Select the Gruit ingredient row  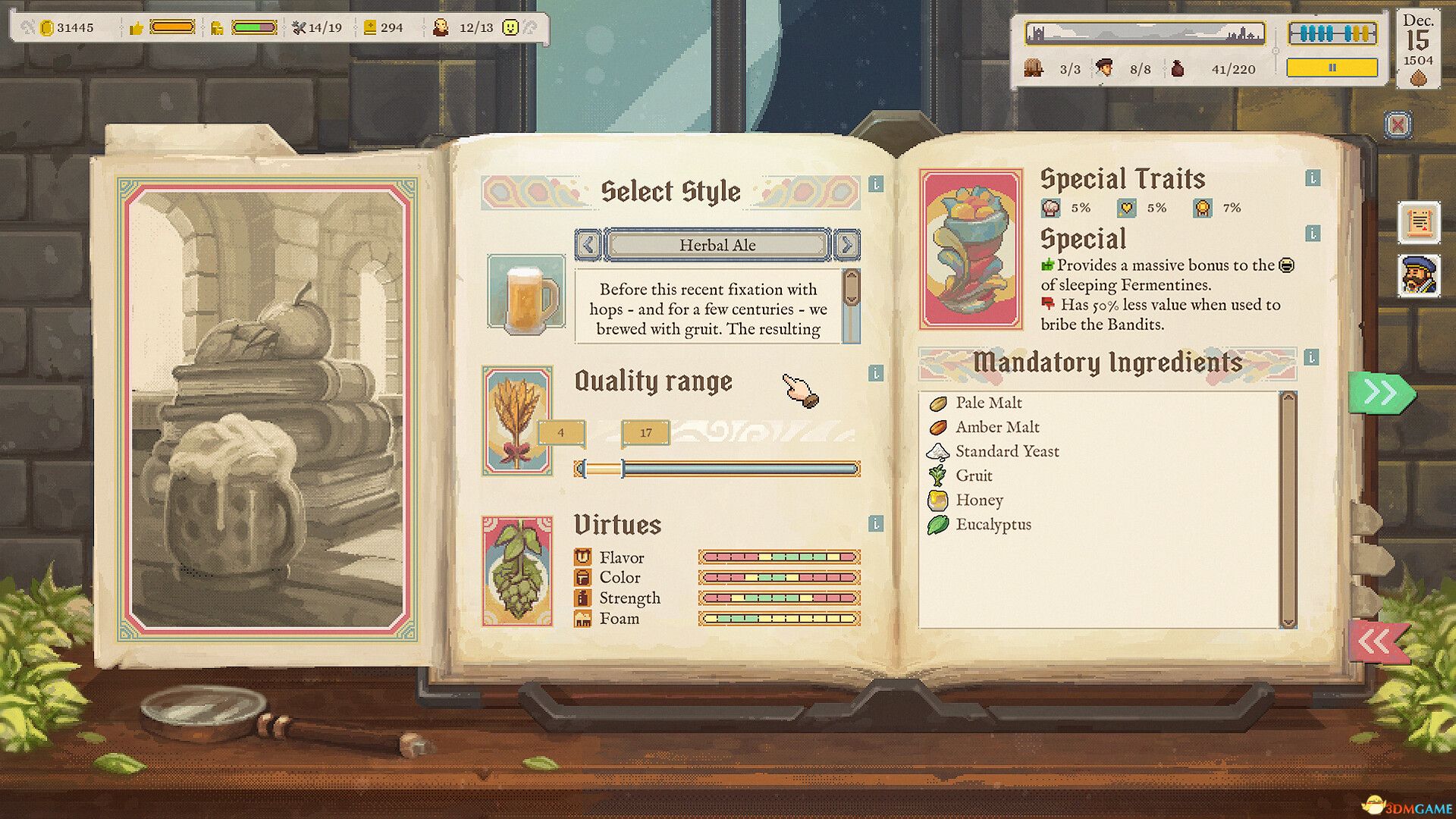[x=974, y=475]
